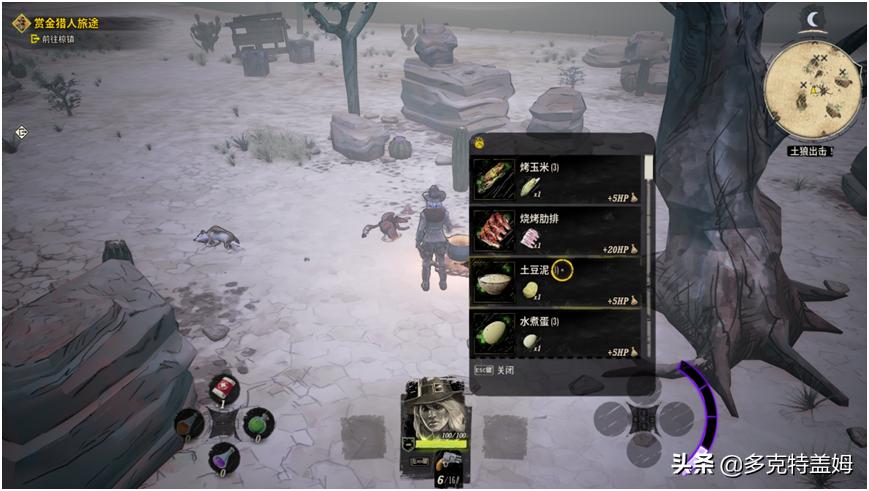Viewport: 869px width, 491px height.
Task: Use the green potion quick slot
Action: [x=259, y=423]
